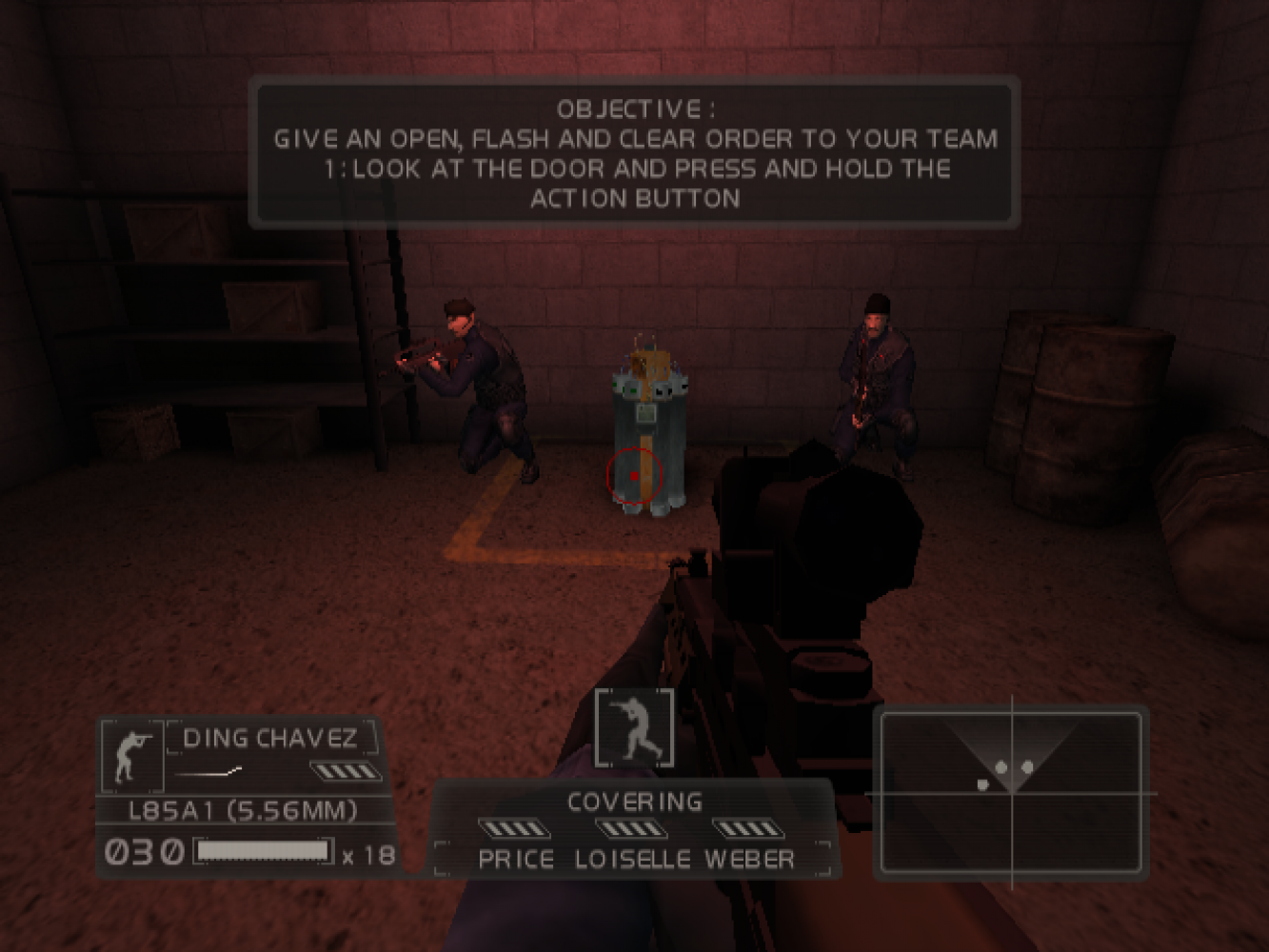Click the objective message panel

tap(634, 153)
